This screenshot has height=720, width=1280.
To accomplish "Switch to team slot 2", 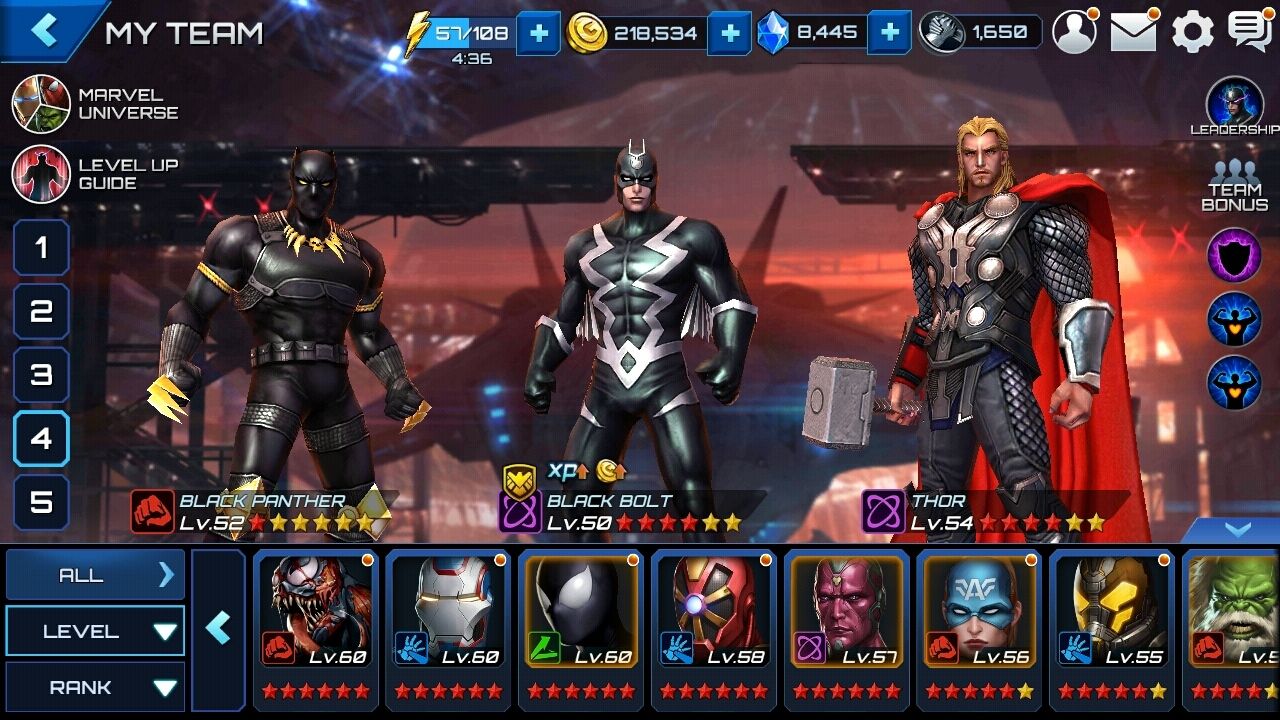I will 41,311.
